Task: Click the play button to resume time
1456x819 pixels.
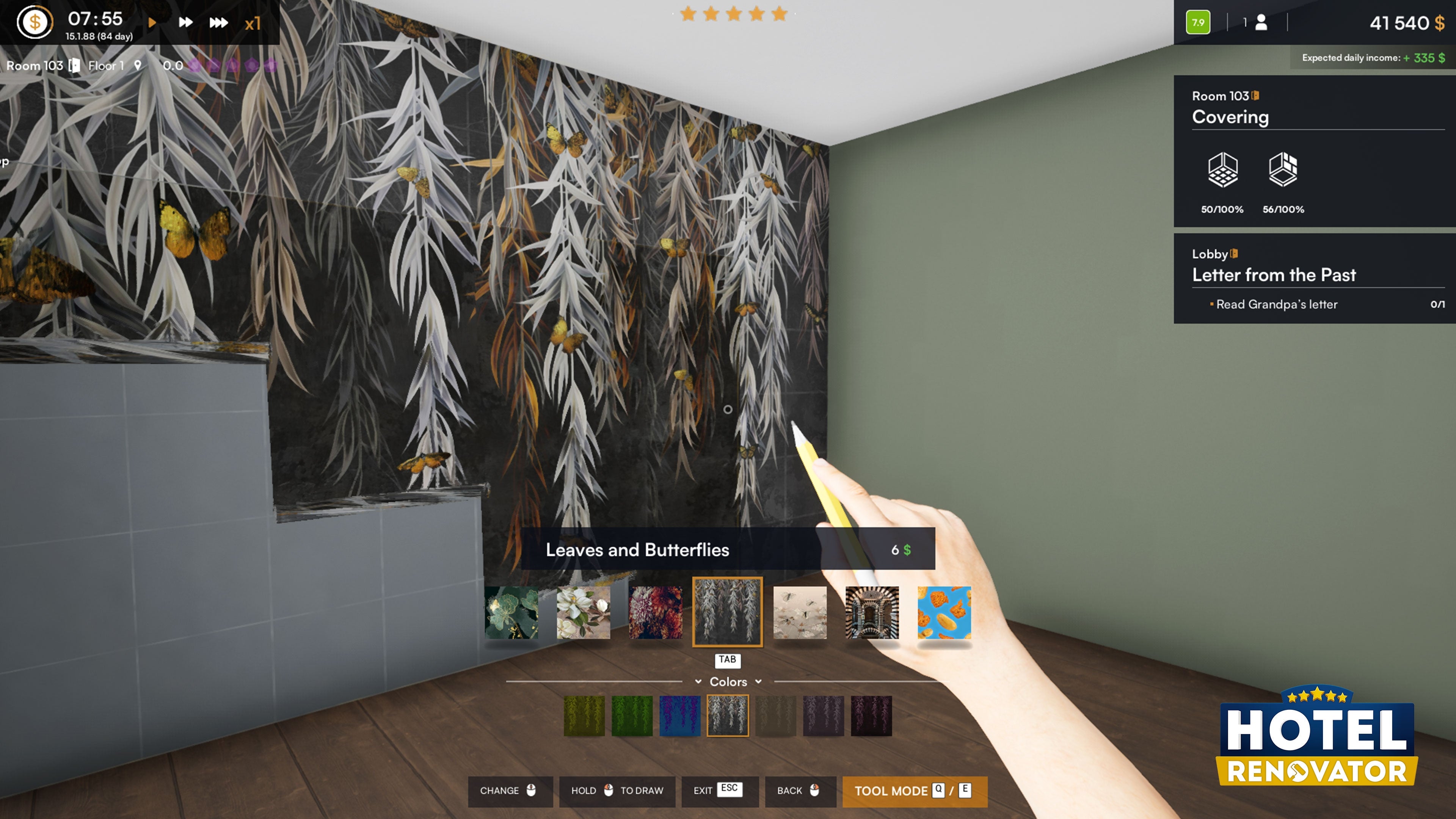Action: (x=152, y=23)
